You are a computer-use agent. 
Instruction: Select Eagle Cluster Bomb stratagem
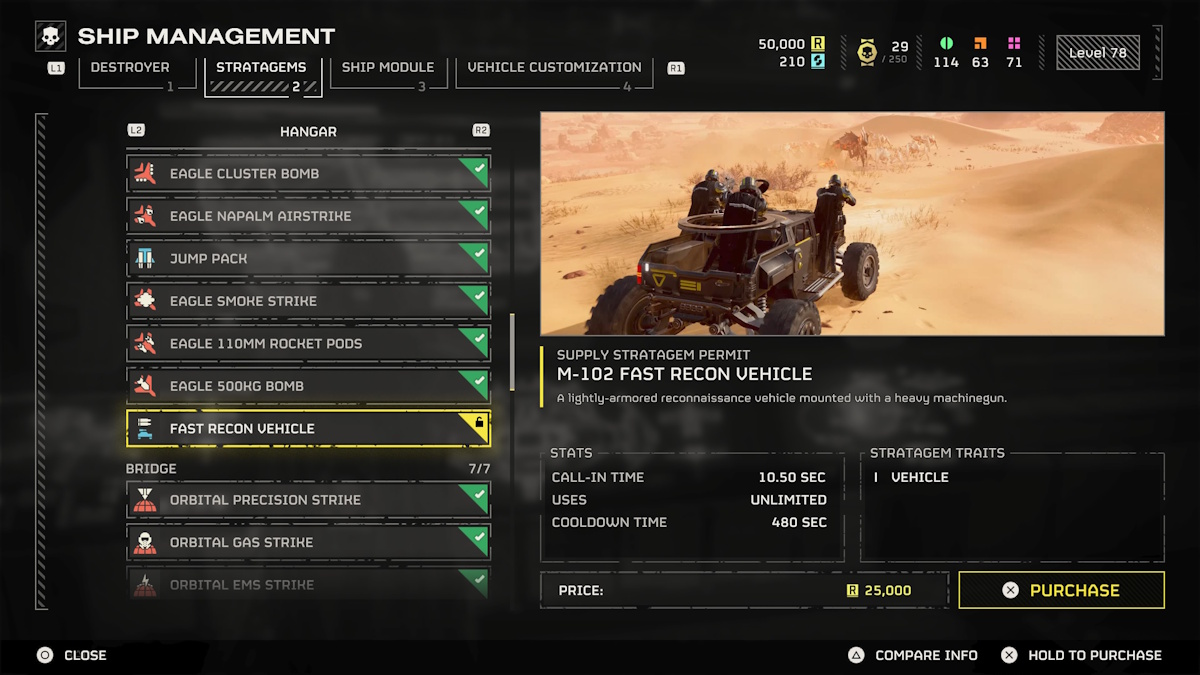[308, 173]
